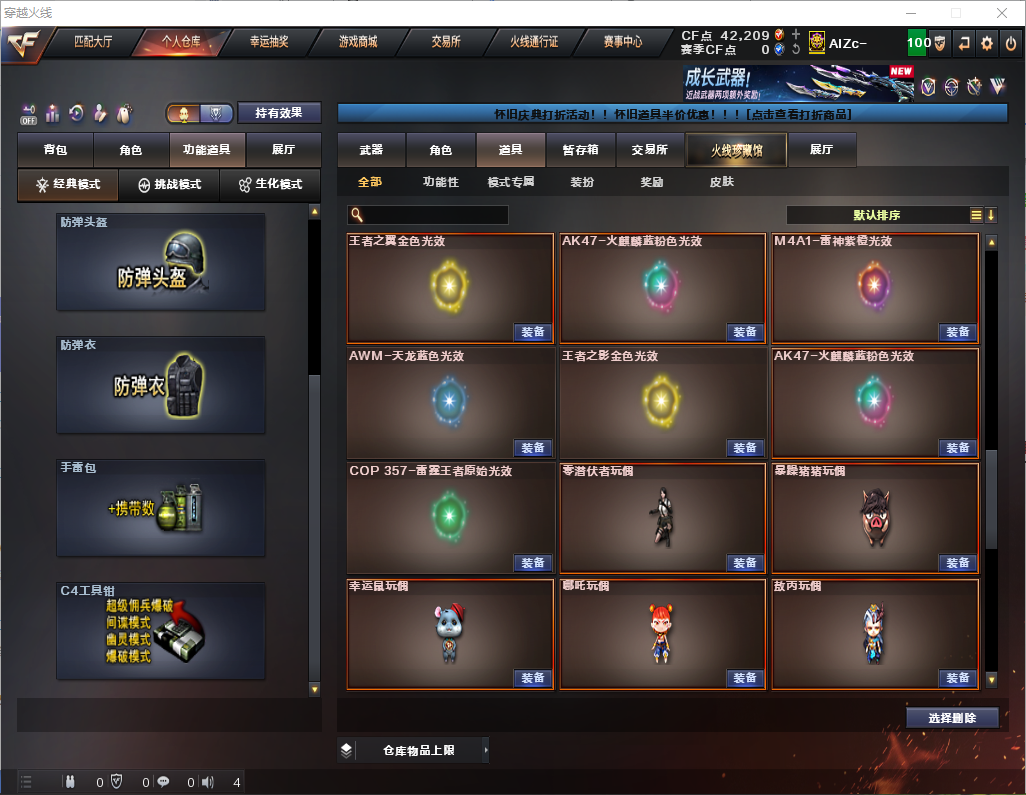
Task: Close the game window
Action: (1001, 13)
